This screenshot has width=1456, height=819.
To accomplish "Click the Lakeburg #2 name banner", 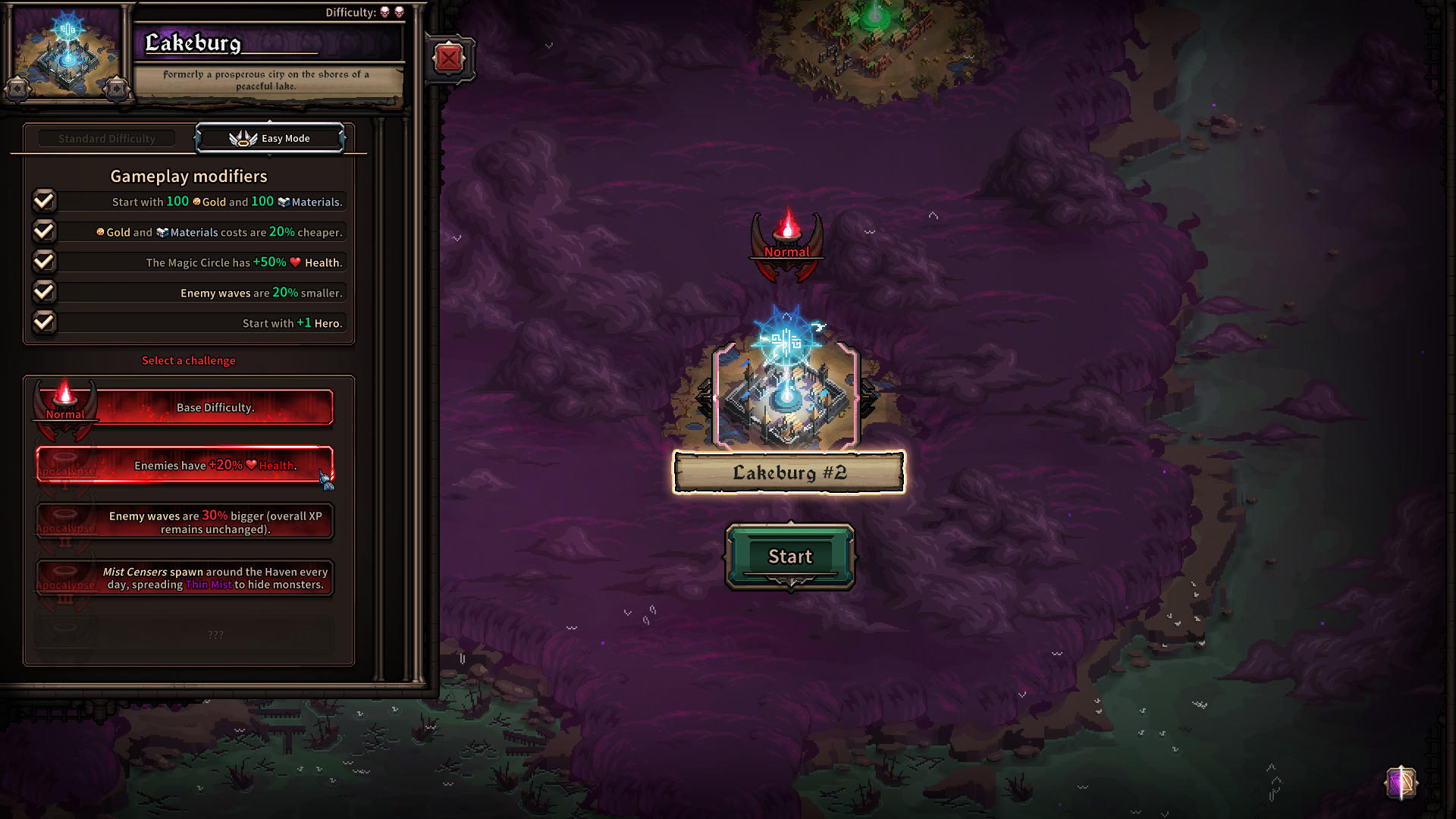I will pos(787,472).
